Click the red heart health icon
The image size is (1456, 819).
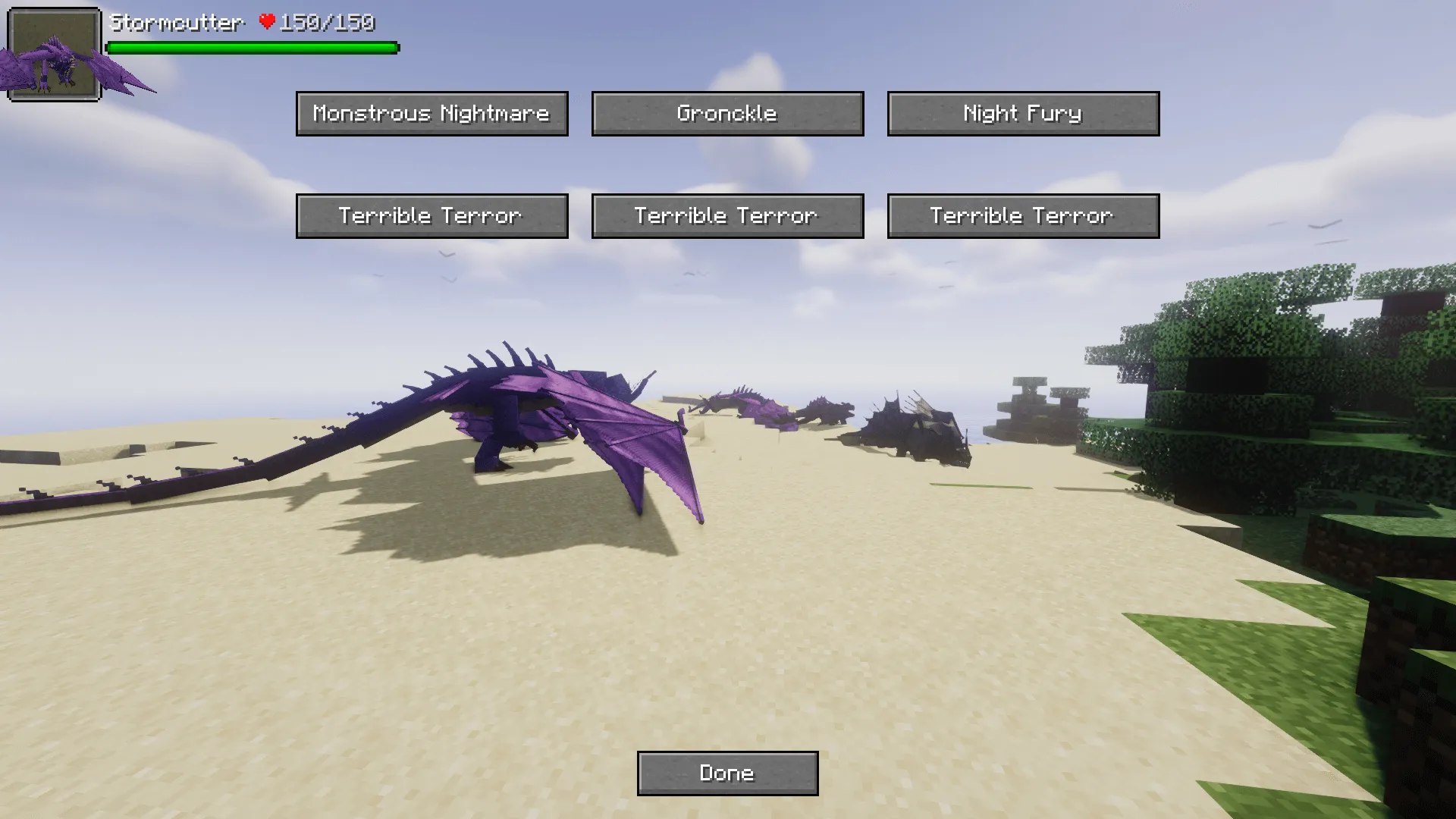[x=267, y=23]
